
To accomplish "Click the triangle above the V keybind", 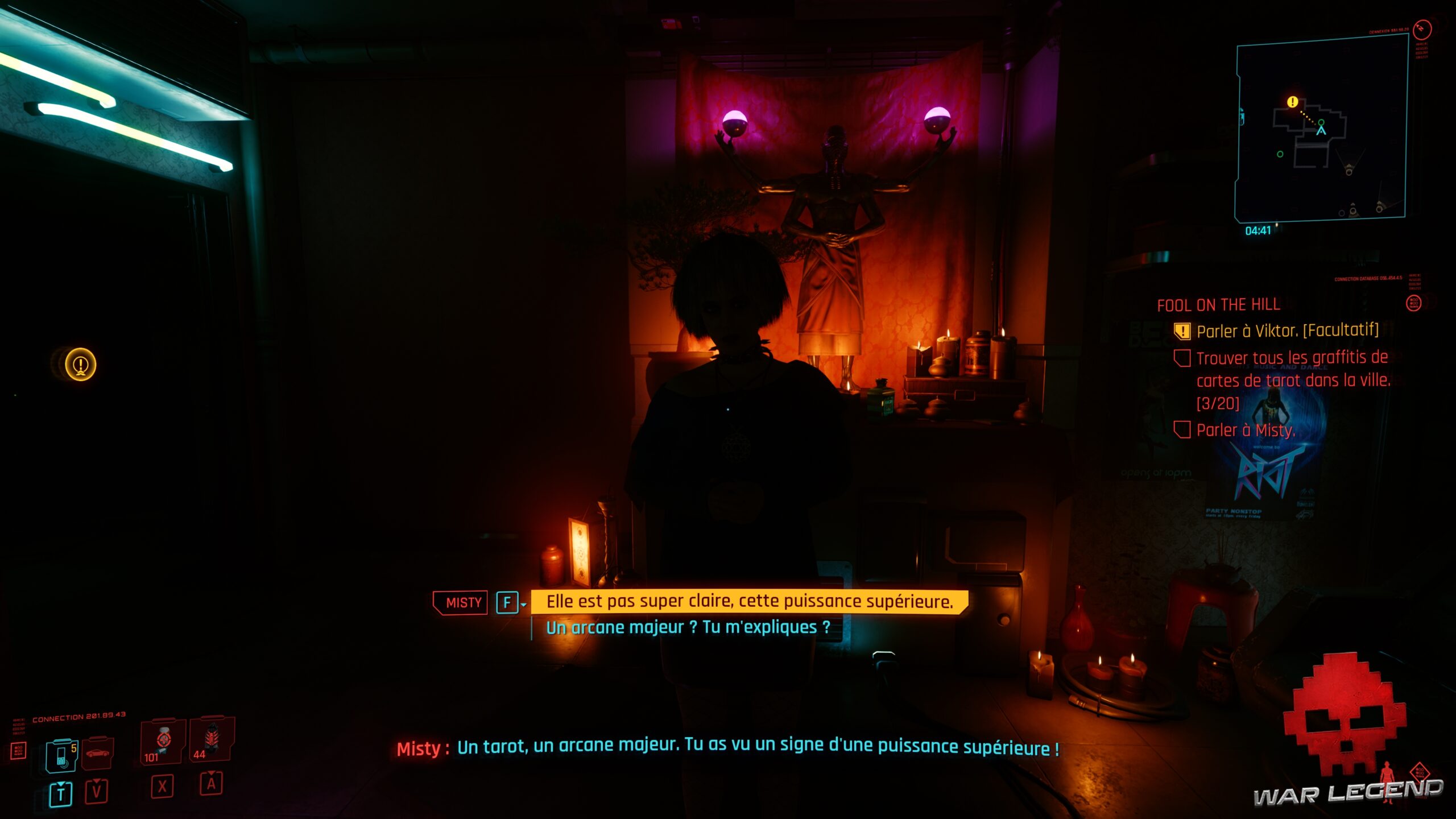I will coord(97,780).
